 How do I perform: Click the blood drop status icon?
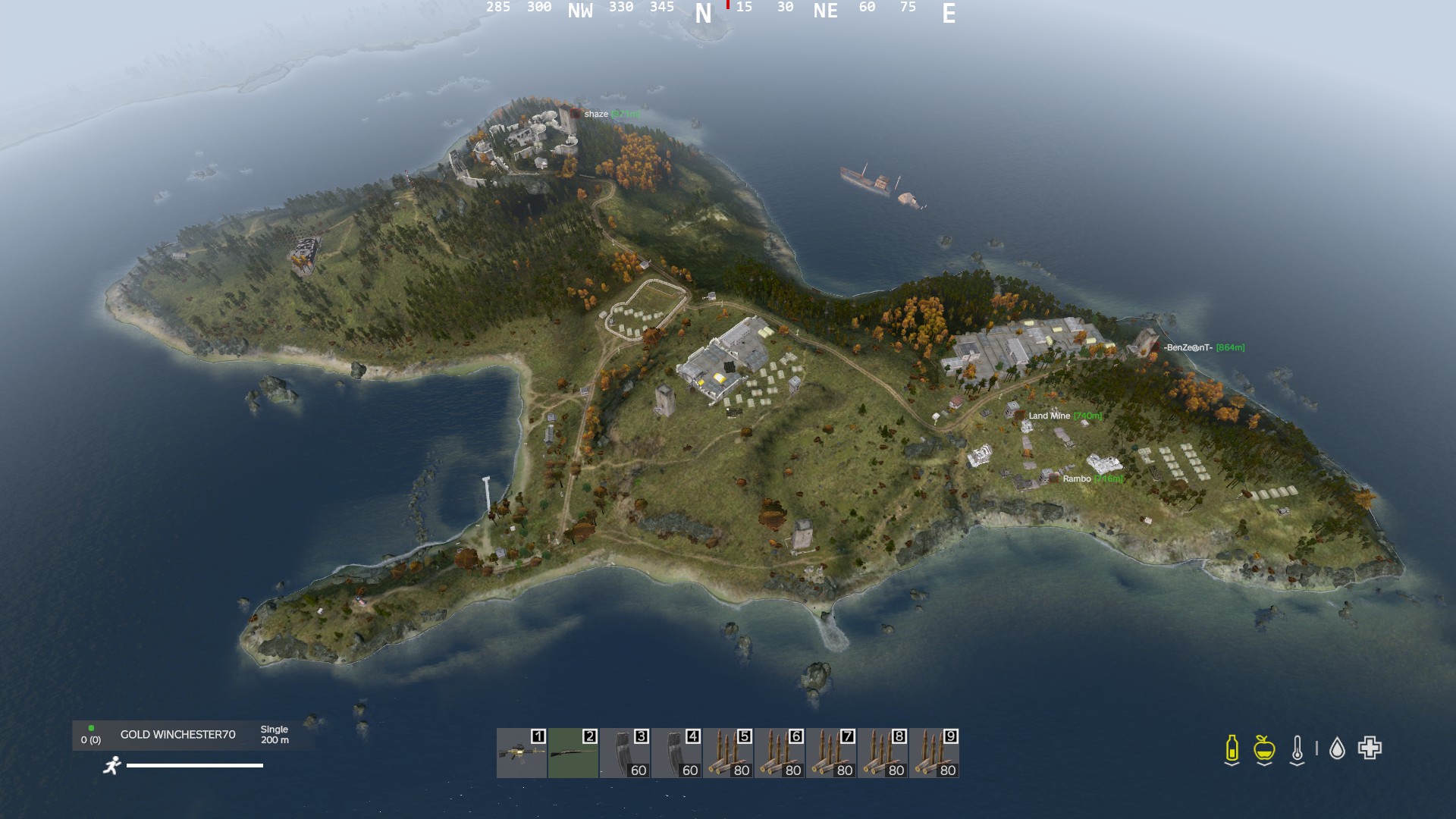1337,749
